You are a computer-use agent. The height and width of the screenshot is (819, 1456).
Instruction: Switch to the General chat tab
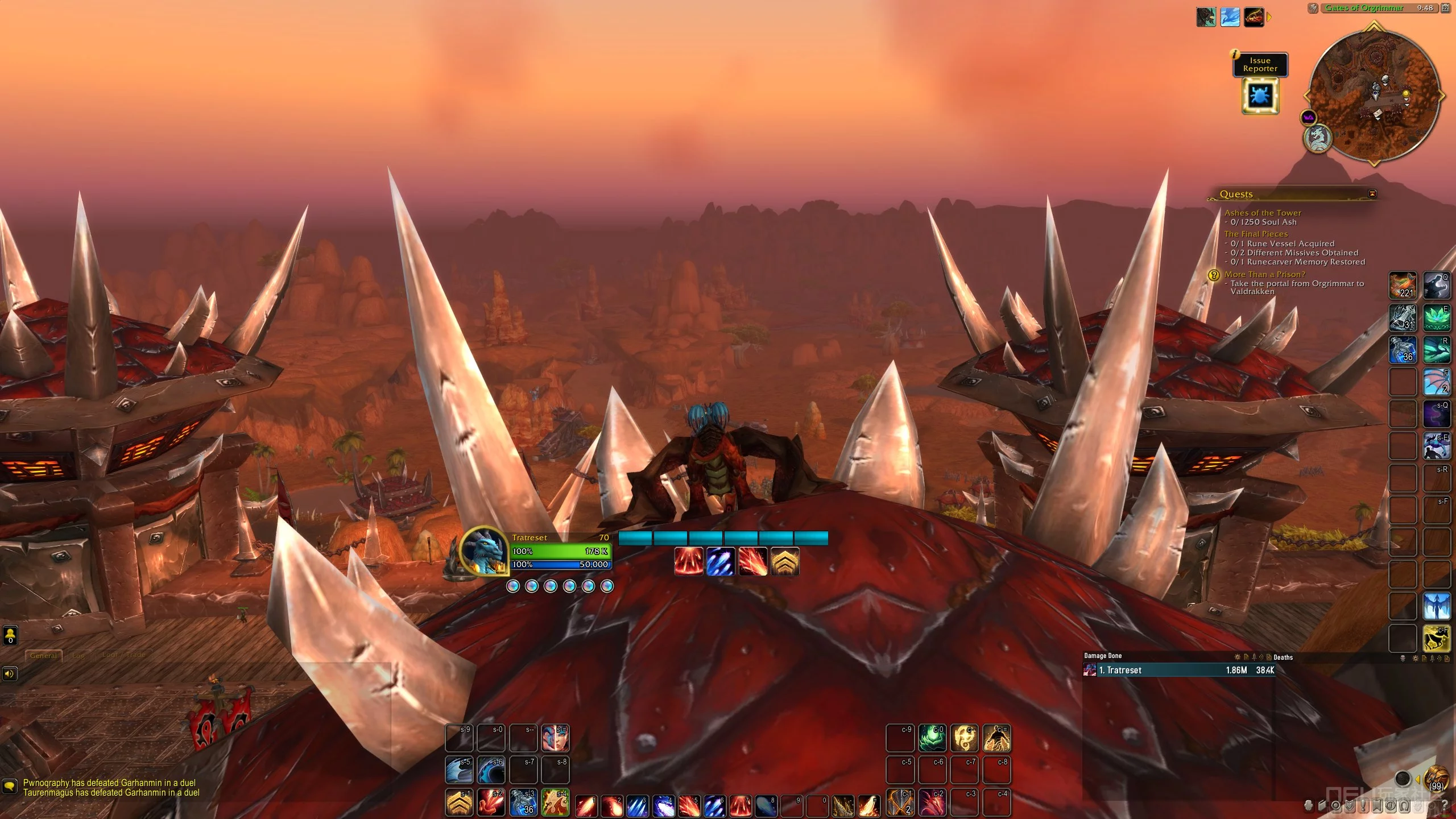pos(43,655)
